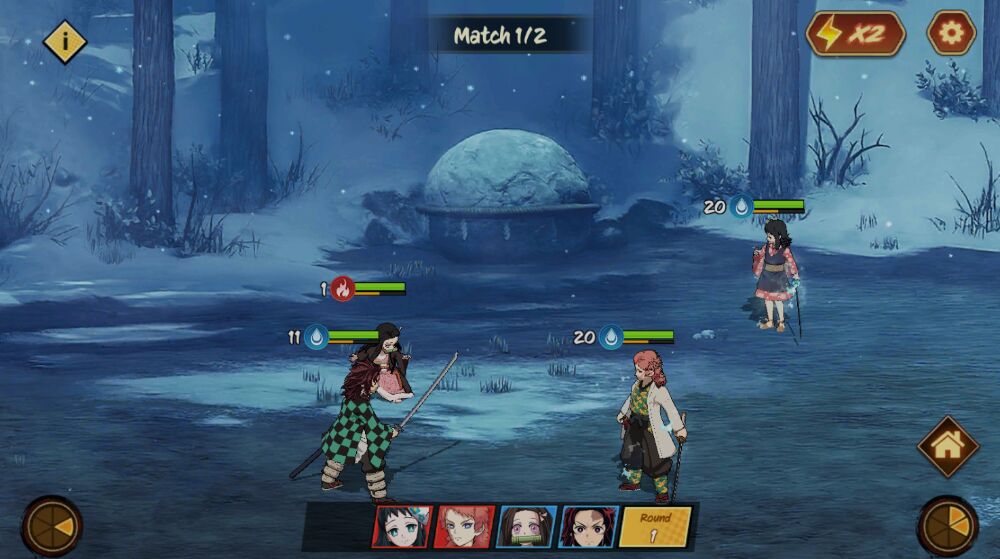This screenshot has width=1000, height=559.
Task: Activate the right round skill gauge
Action: (x=948, y=526)
